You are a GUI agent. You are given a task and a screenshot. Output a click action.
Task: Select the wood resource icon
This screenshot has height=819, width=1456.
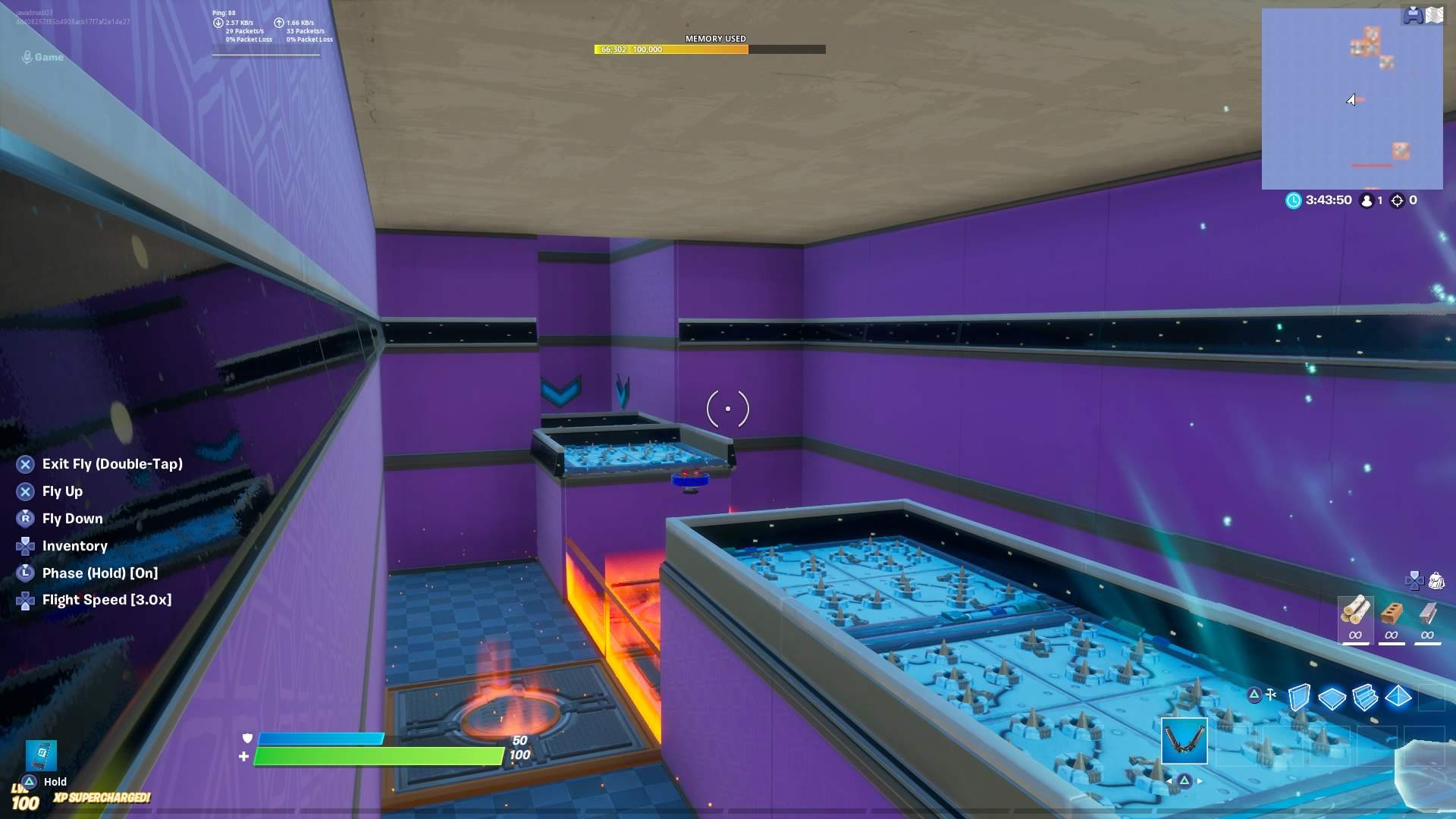[1357, 612]
